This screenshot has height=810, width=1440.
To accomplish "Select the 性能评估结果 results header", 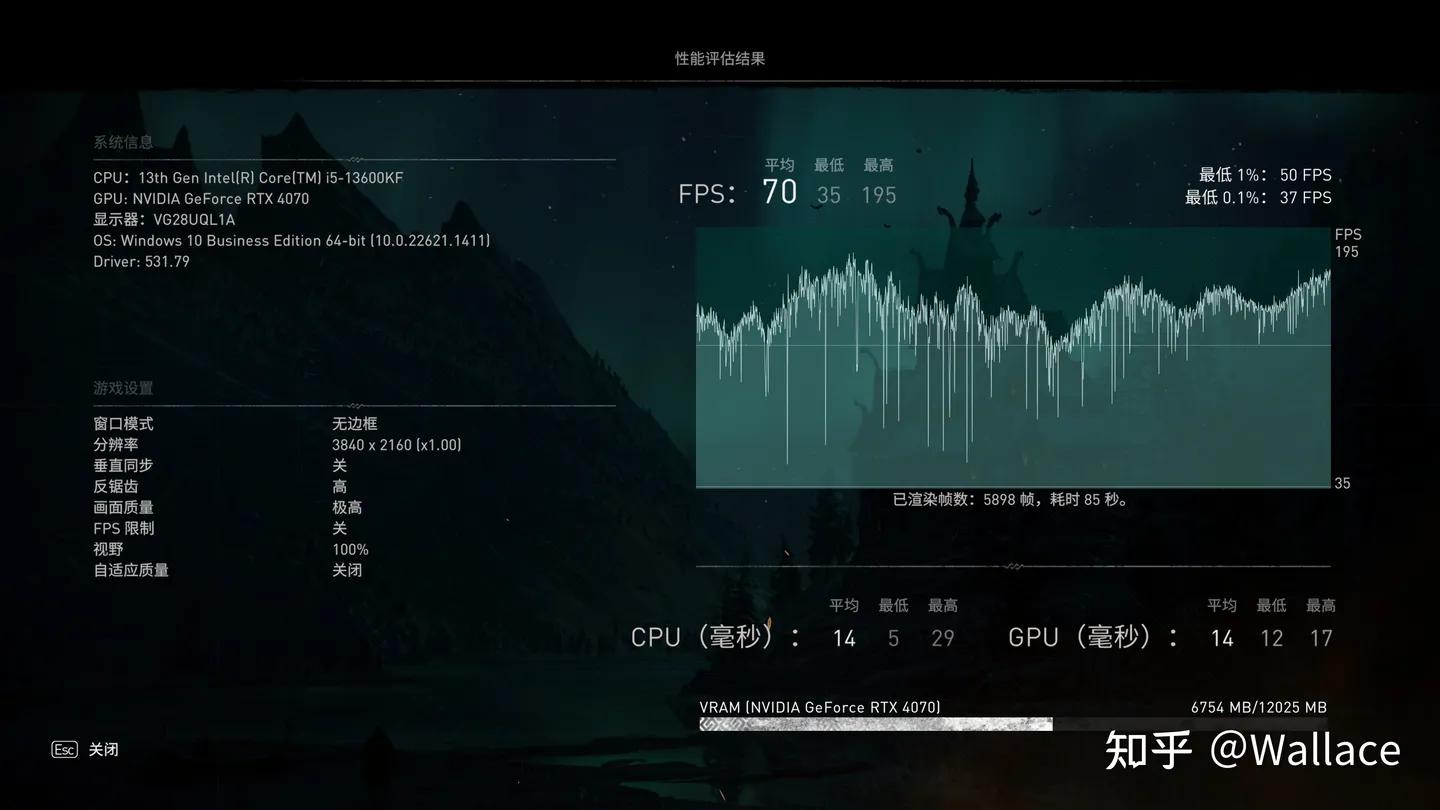I will 719,58.
